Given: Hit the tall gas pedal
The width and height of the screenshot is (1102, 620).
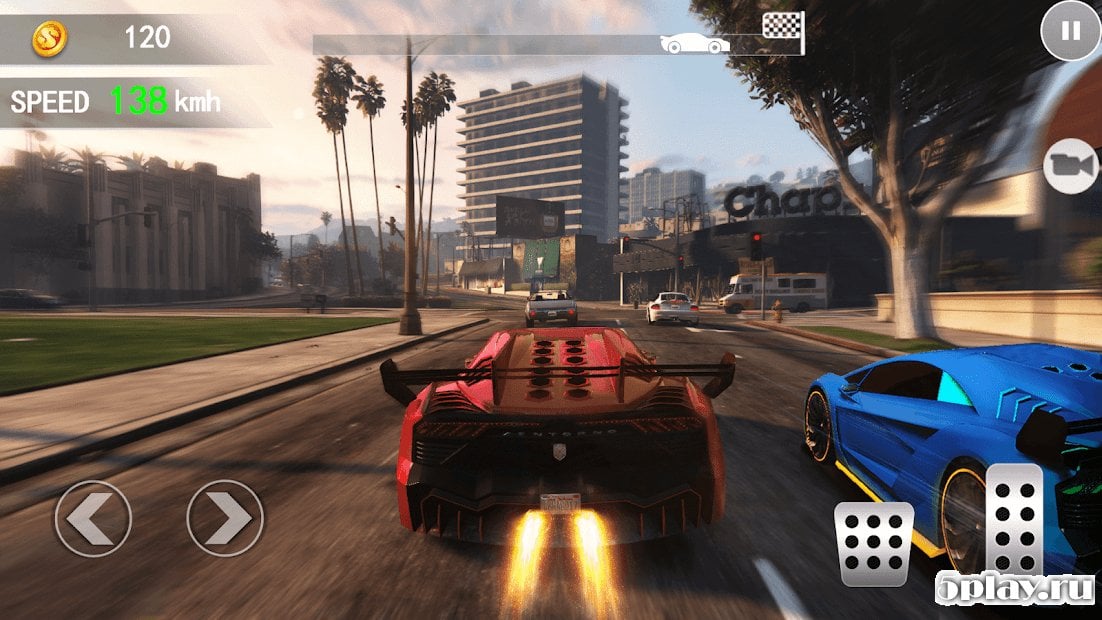Looking at the screenshot, I should (x=1014, y=520).
